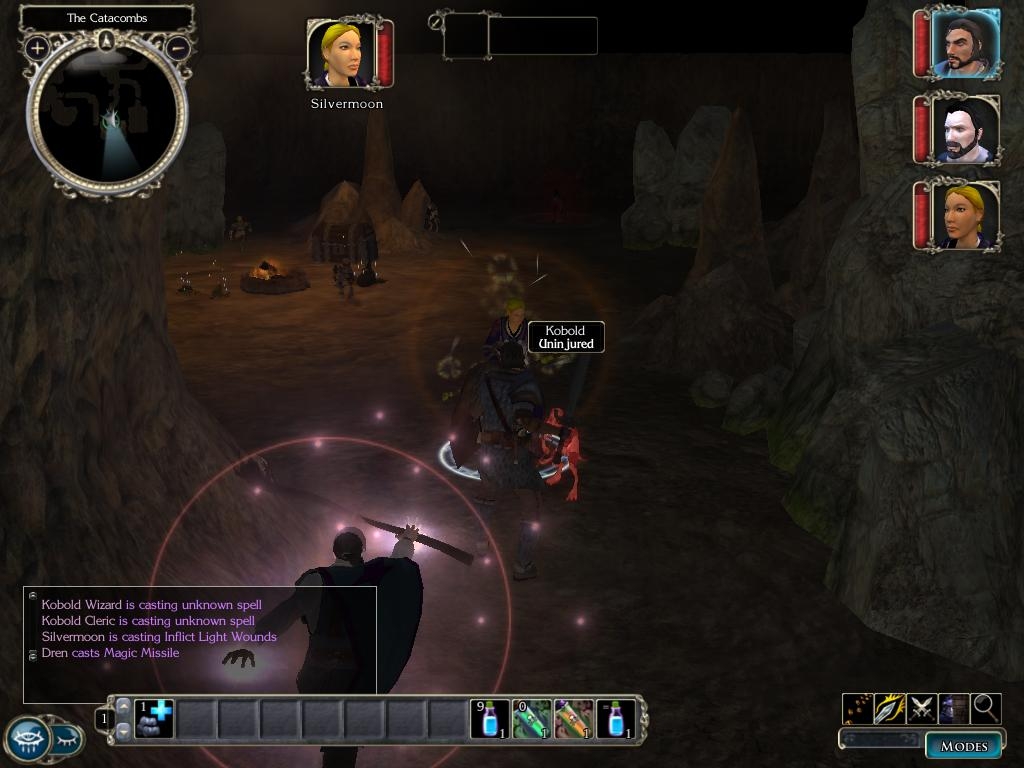1024x768 pixels.
Task: Choose the black-haired, white-faced party member portrait
Action: [x=965, y=130]
